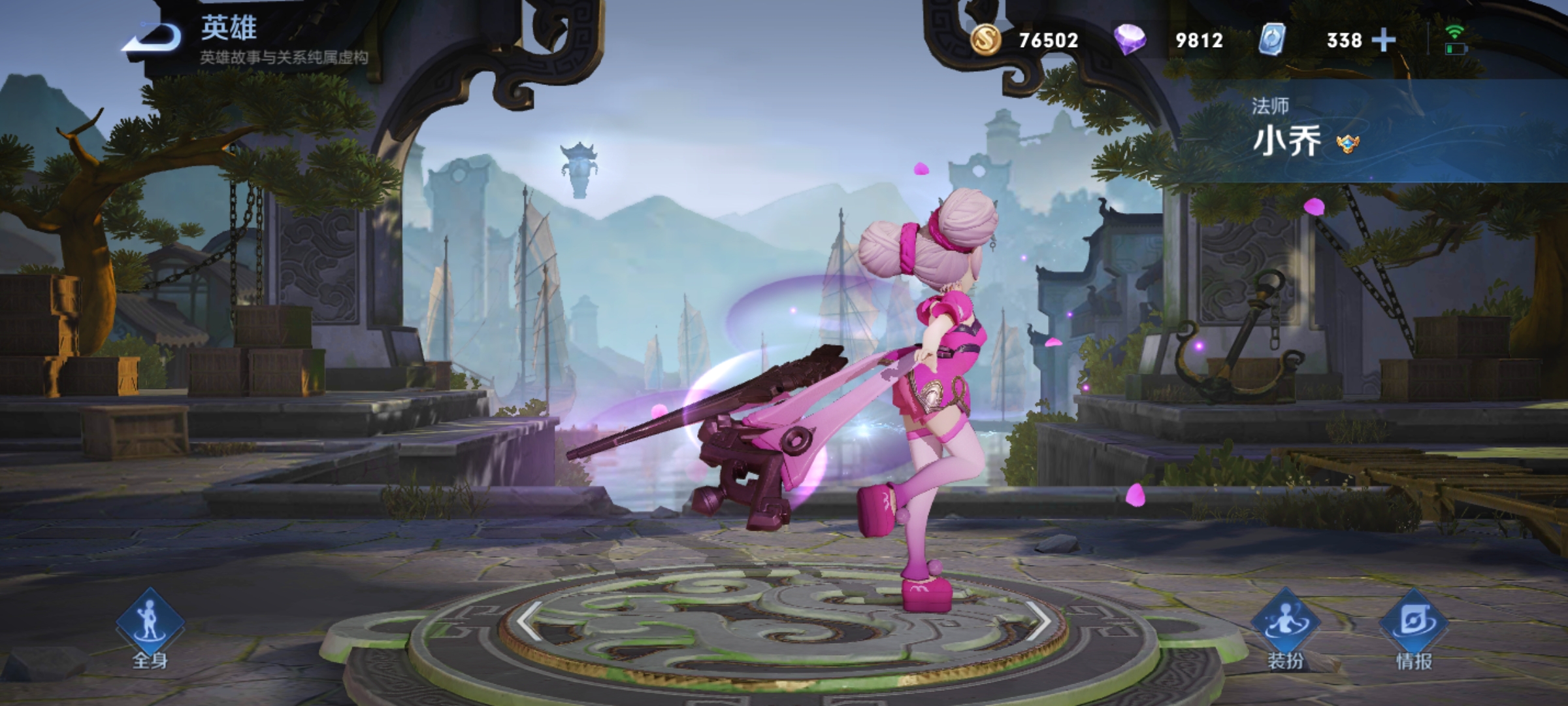Add more tickets with the plus button
Image resolution: width=1568 pixels, height=706 pixels.
coord(1384,41)
